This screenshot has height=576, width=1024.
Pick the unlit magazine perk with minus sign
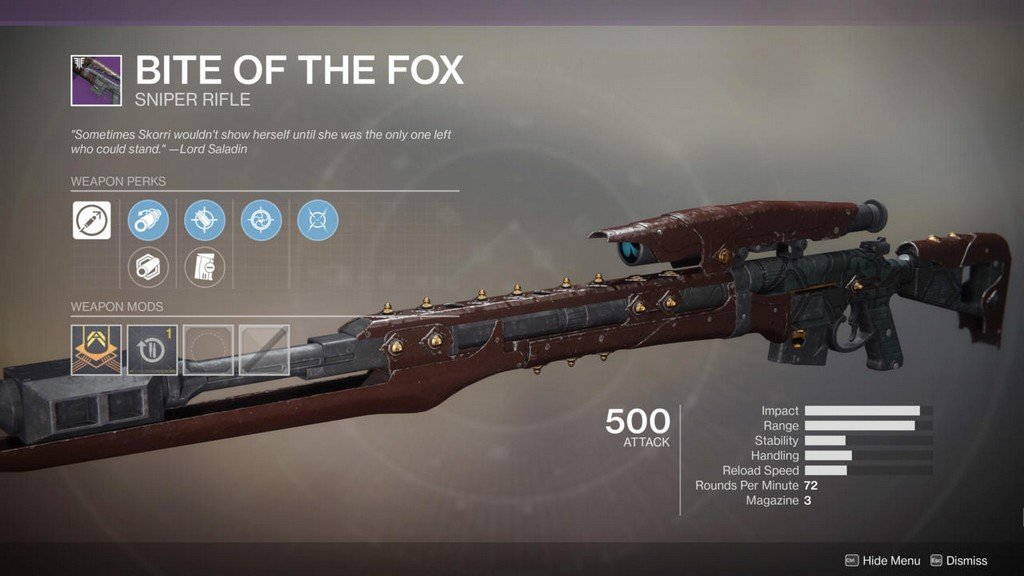205,266
